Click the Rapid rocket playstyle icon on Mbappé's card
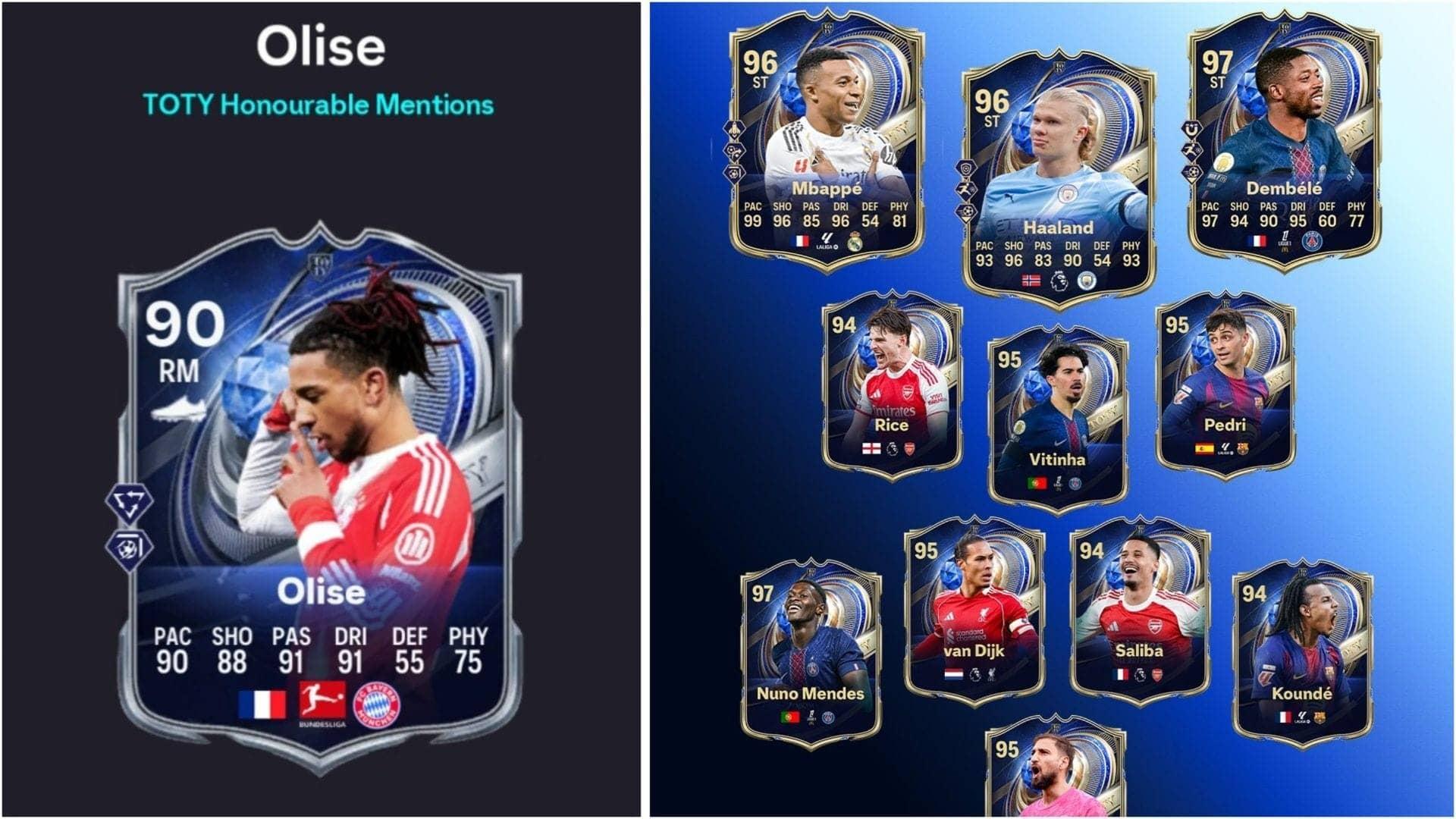Viewport: 1456px width, 819px height. [x=734, y=130]
